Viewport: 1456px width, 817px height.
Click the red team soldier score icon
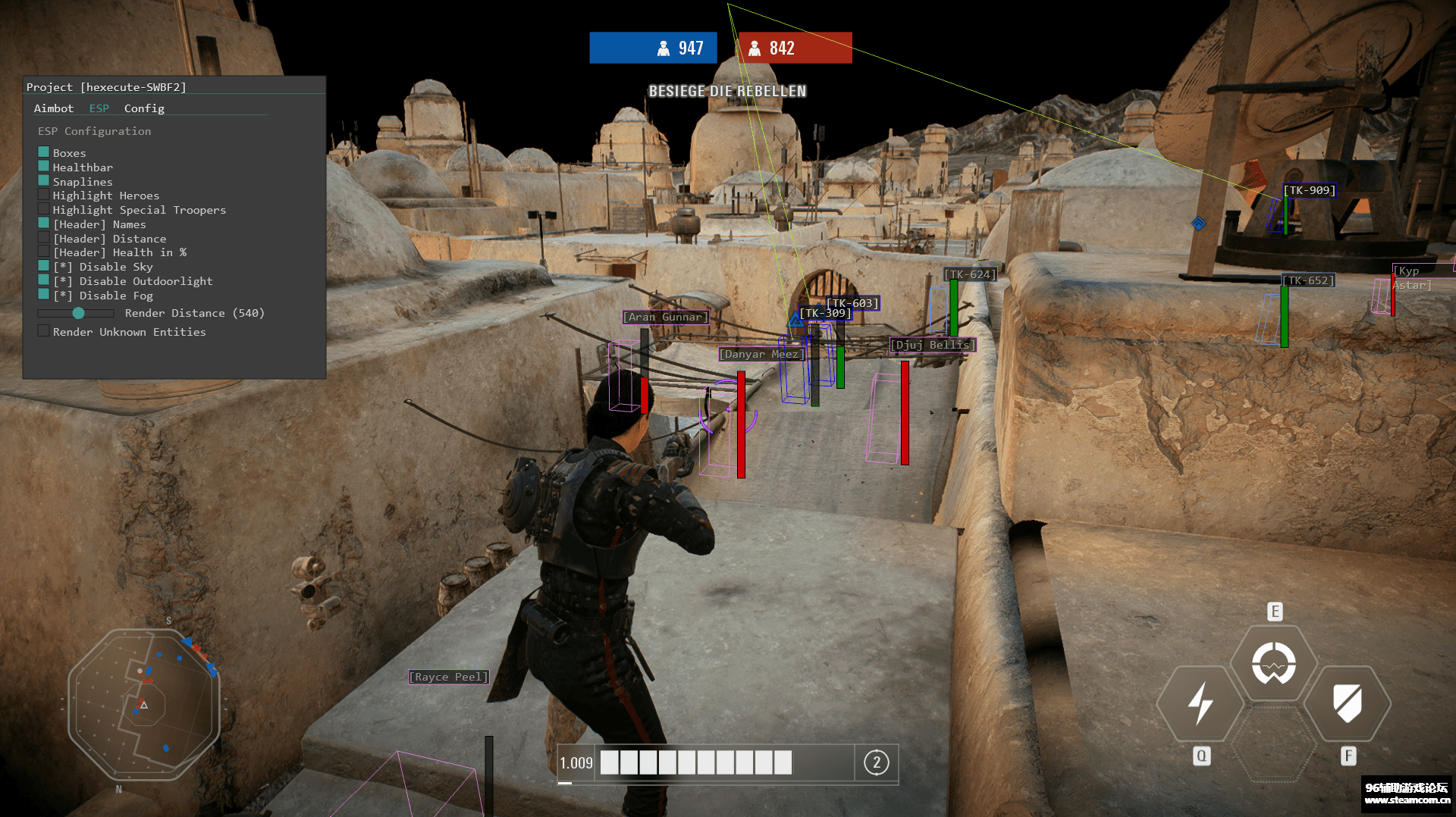pos(756,47)
